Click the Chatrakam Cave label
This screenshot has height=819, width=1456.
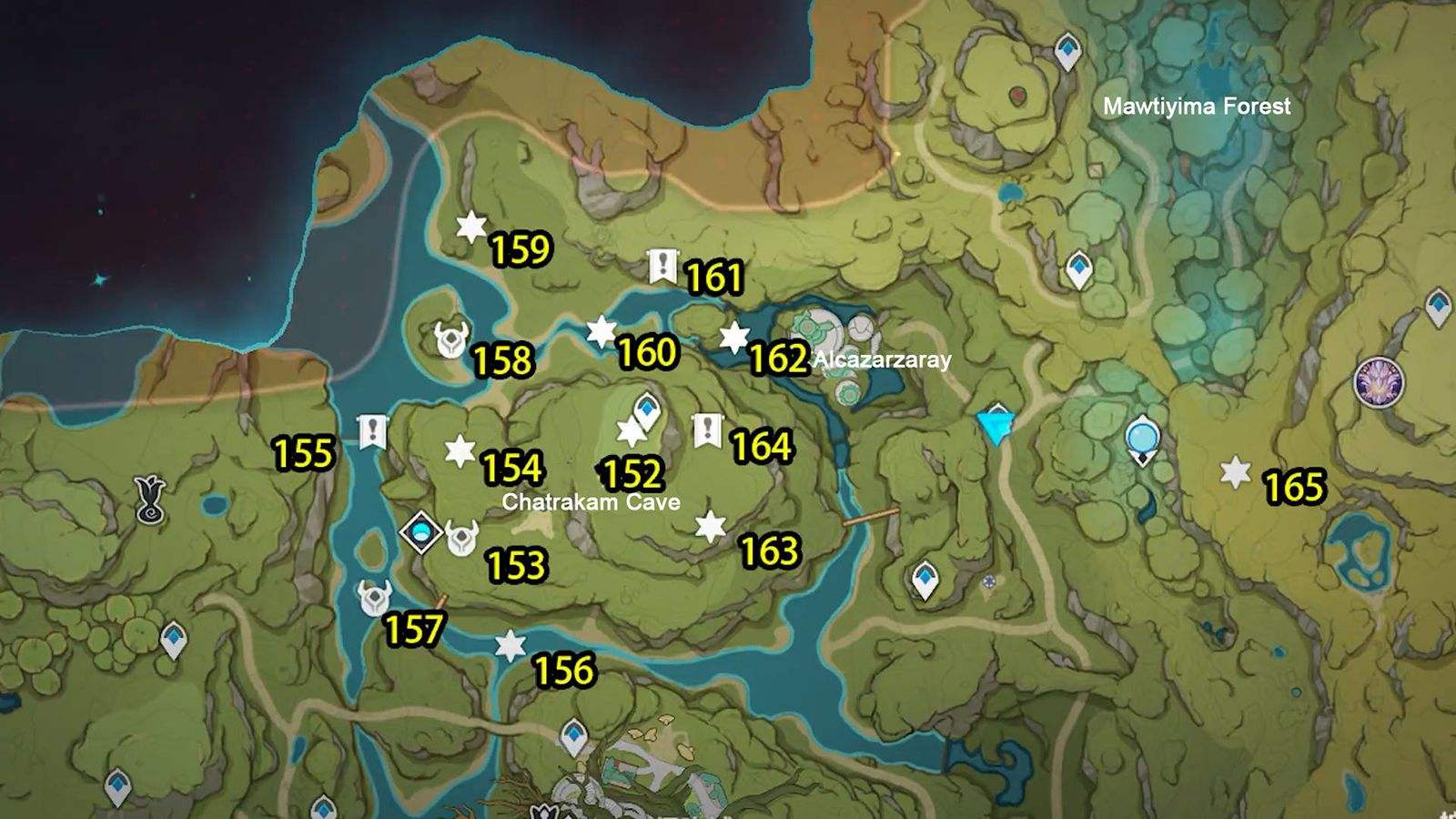point(591,501)
